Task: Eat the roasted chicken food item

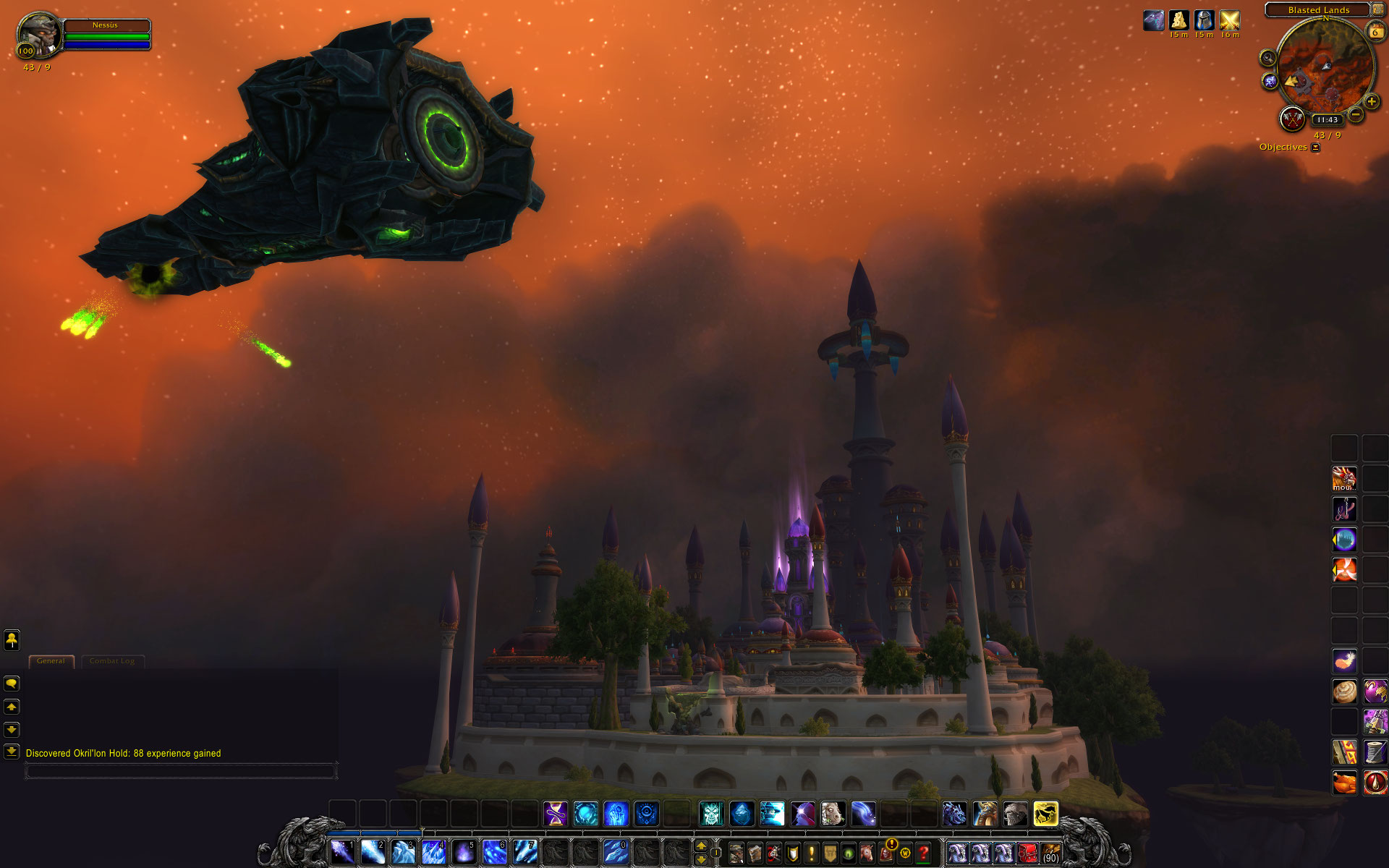Action: coord(1344,782)
